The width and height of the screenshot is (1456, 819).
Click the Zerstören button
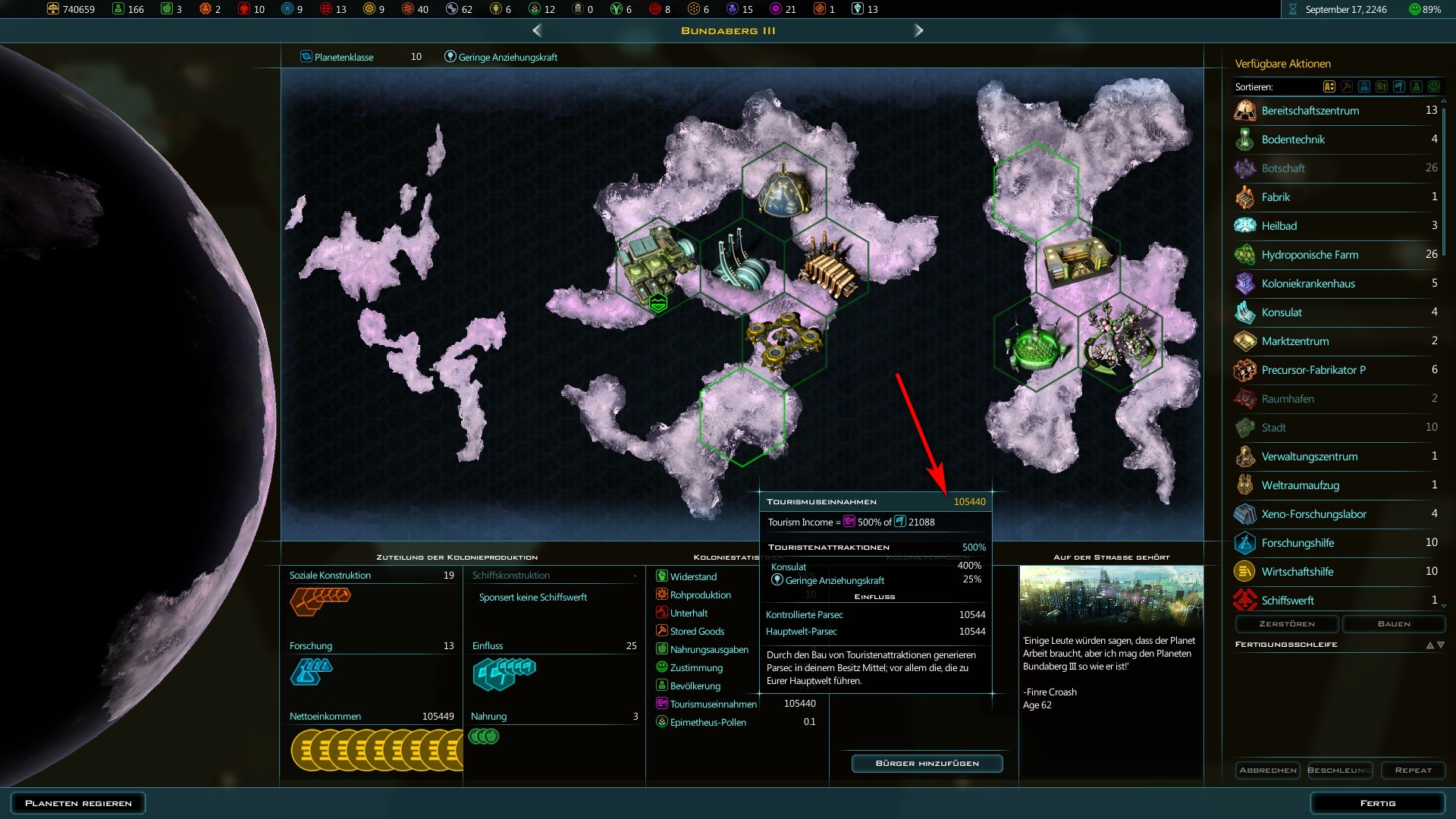1287,624
